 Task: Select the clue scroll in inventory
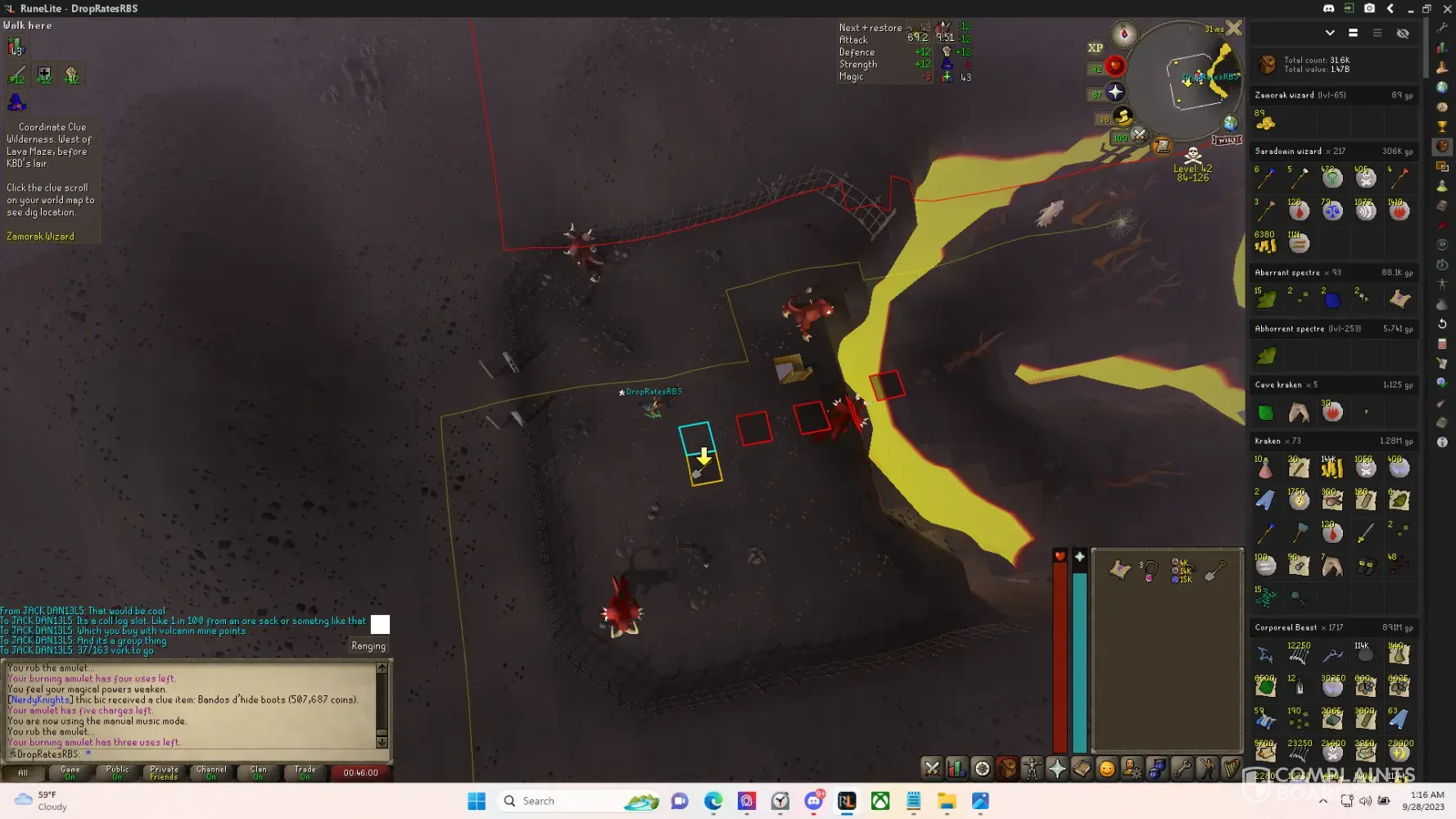[1119, 570]
